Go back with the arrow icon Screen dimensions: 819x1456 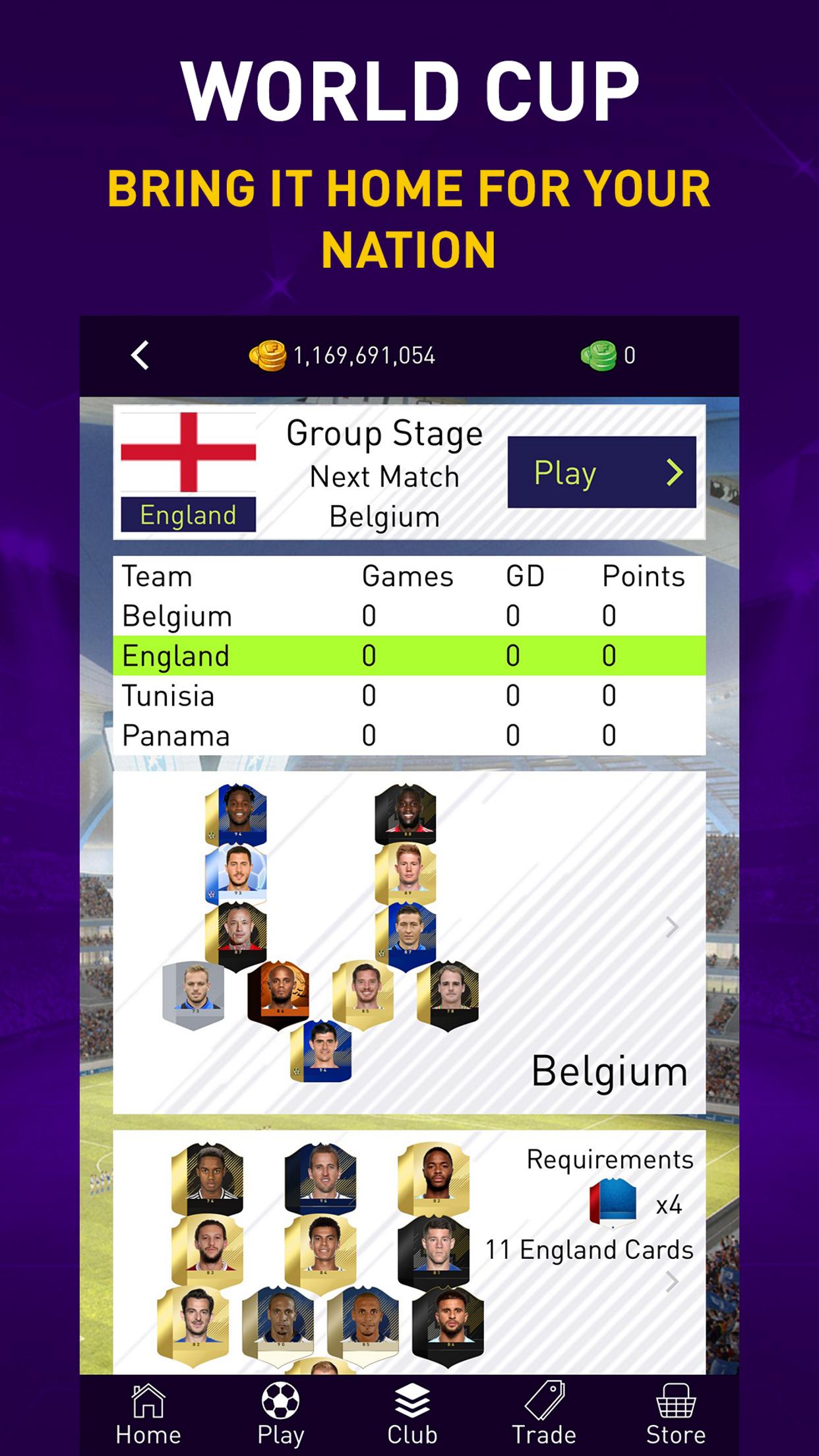point(140,356)
